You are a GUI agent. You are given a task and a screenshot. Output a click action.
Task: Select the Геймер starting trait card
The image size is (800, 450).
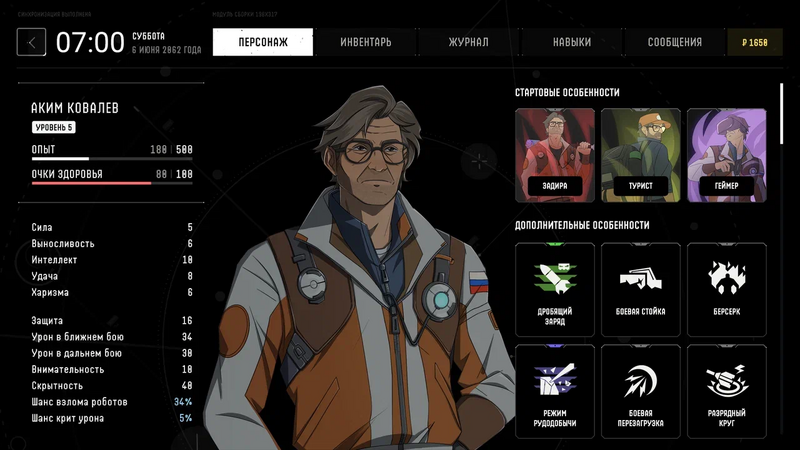[x=726, y=154]
